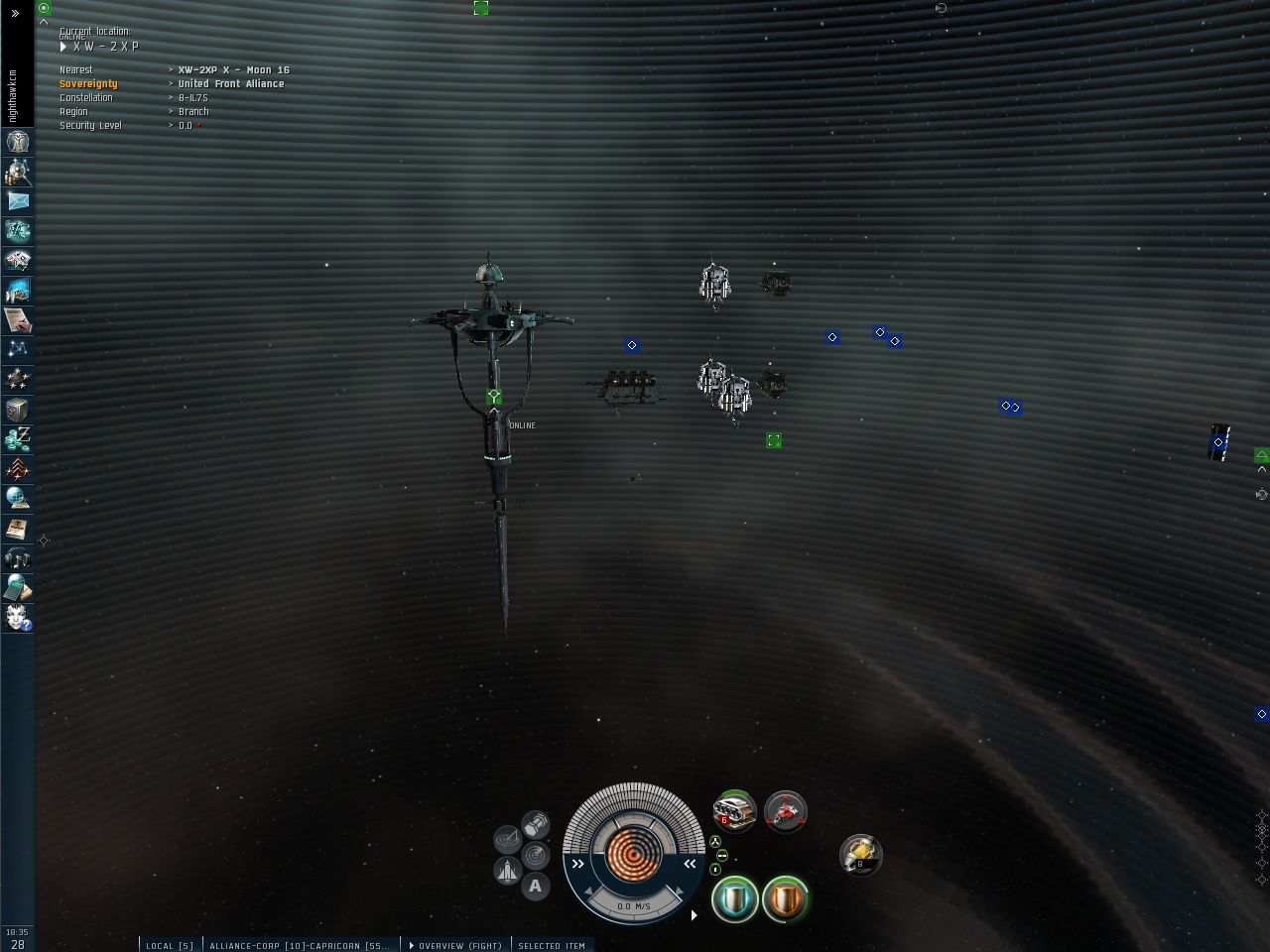
Task: Open the EVE Mail envelope icon
Action: pyautogui.click(x=18, y=201)
